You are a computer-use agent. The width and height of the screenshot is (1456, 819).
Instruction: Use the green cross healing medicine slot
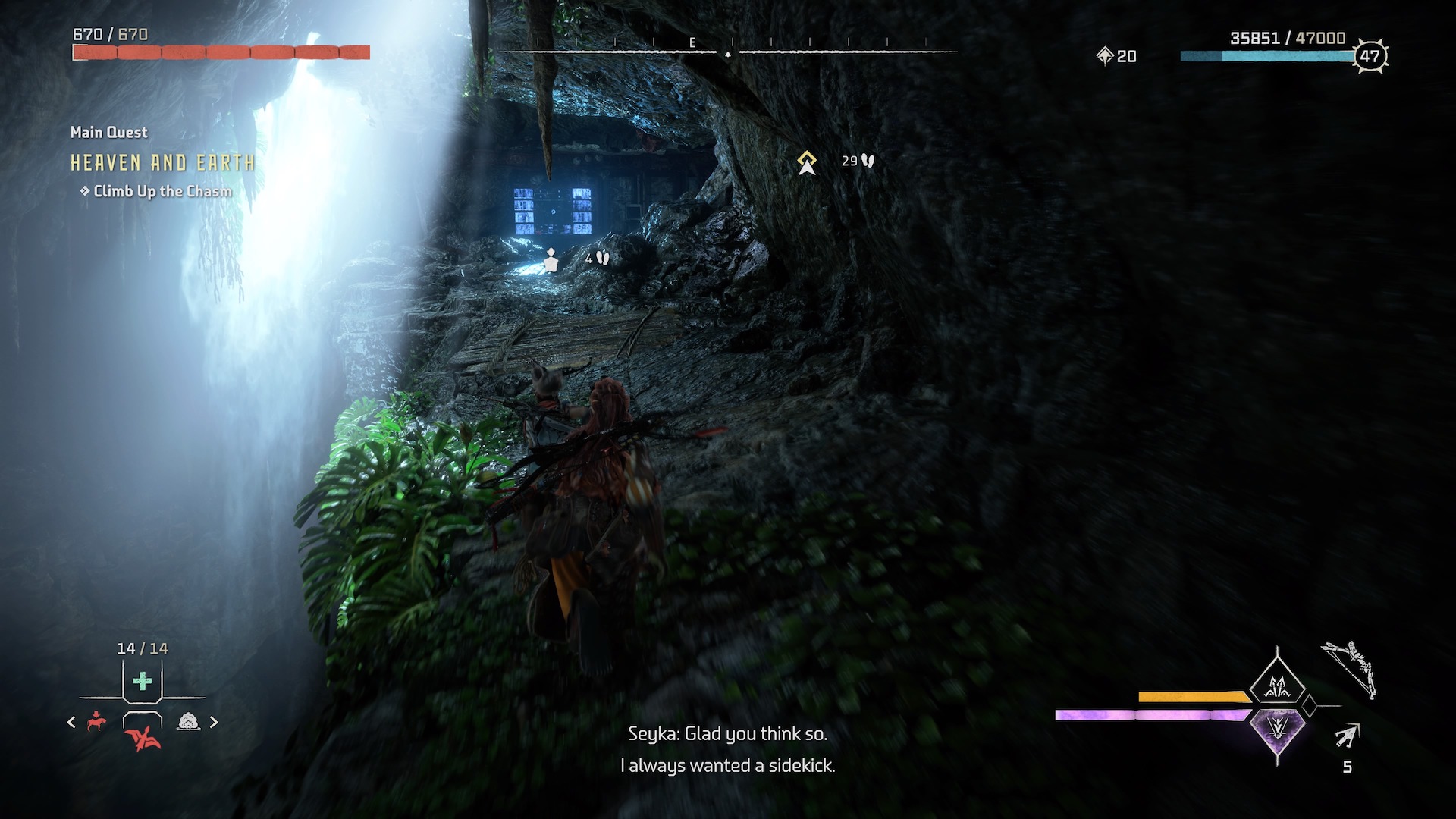[x=142, y=681]
